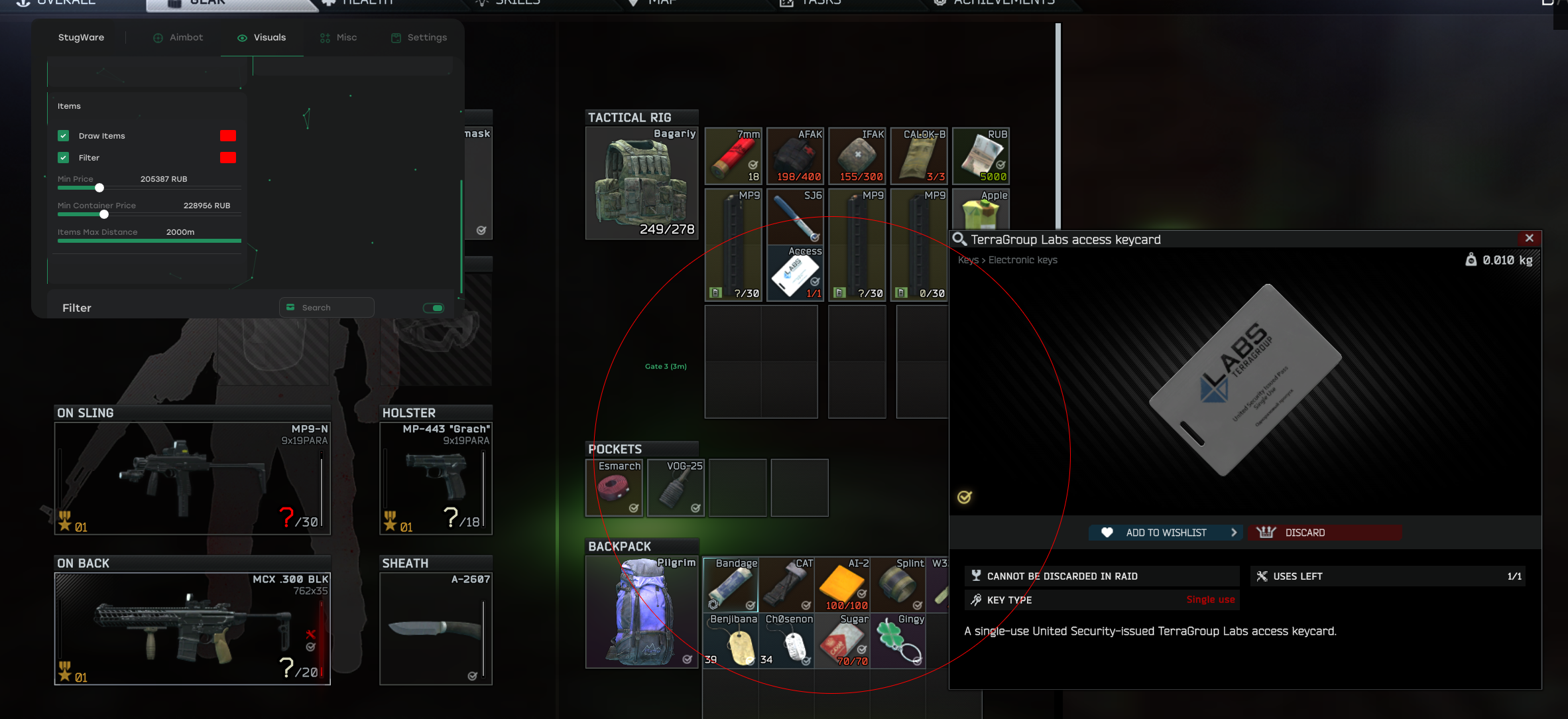1568x719 pixels.
Task: Click the Aimbot crosshair icon
Action: [157, 38]
